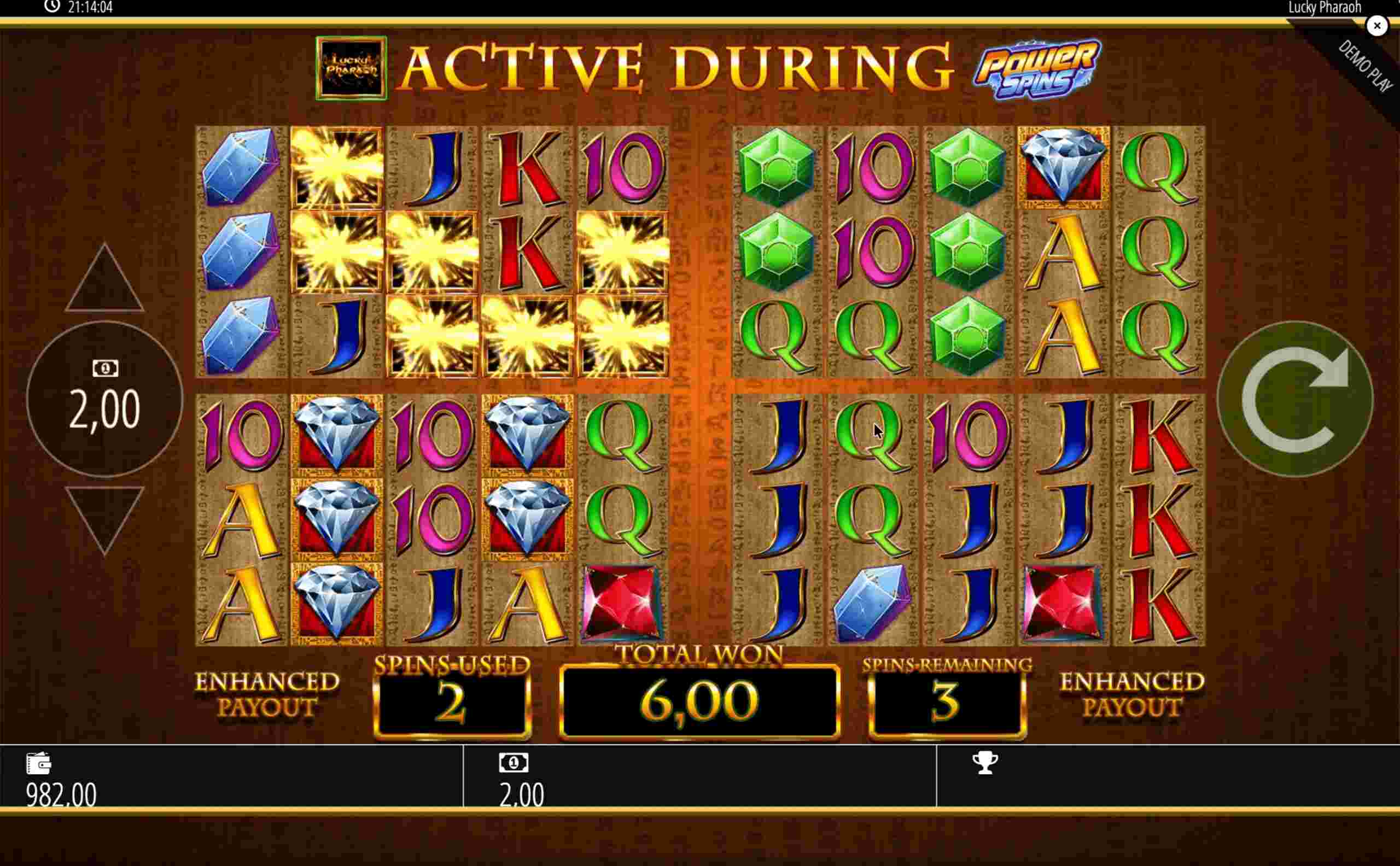The image size is (1400, 866).
Task: Open the bet amount circle showing 2,00
Action: 104,399
